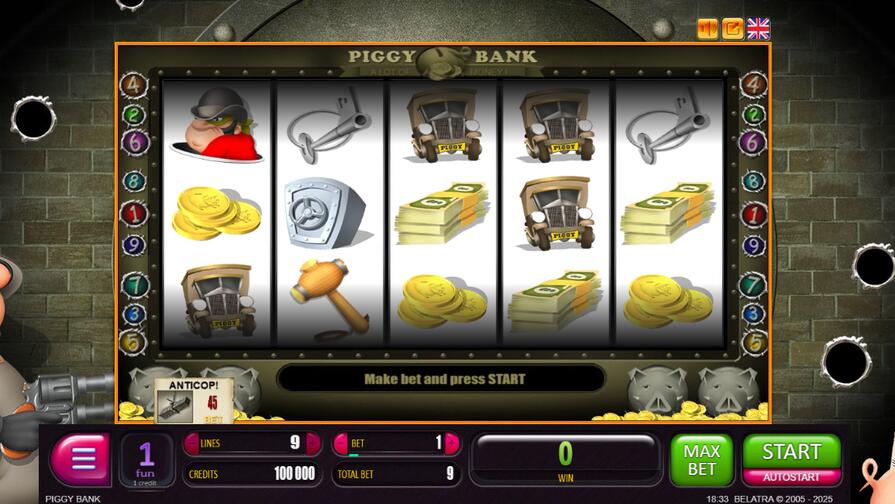Hit the green MAX BET button

click(701, 460)
